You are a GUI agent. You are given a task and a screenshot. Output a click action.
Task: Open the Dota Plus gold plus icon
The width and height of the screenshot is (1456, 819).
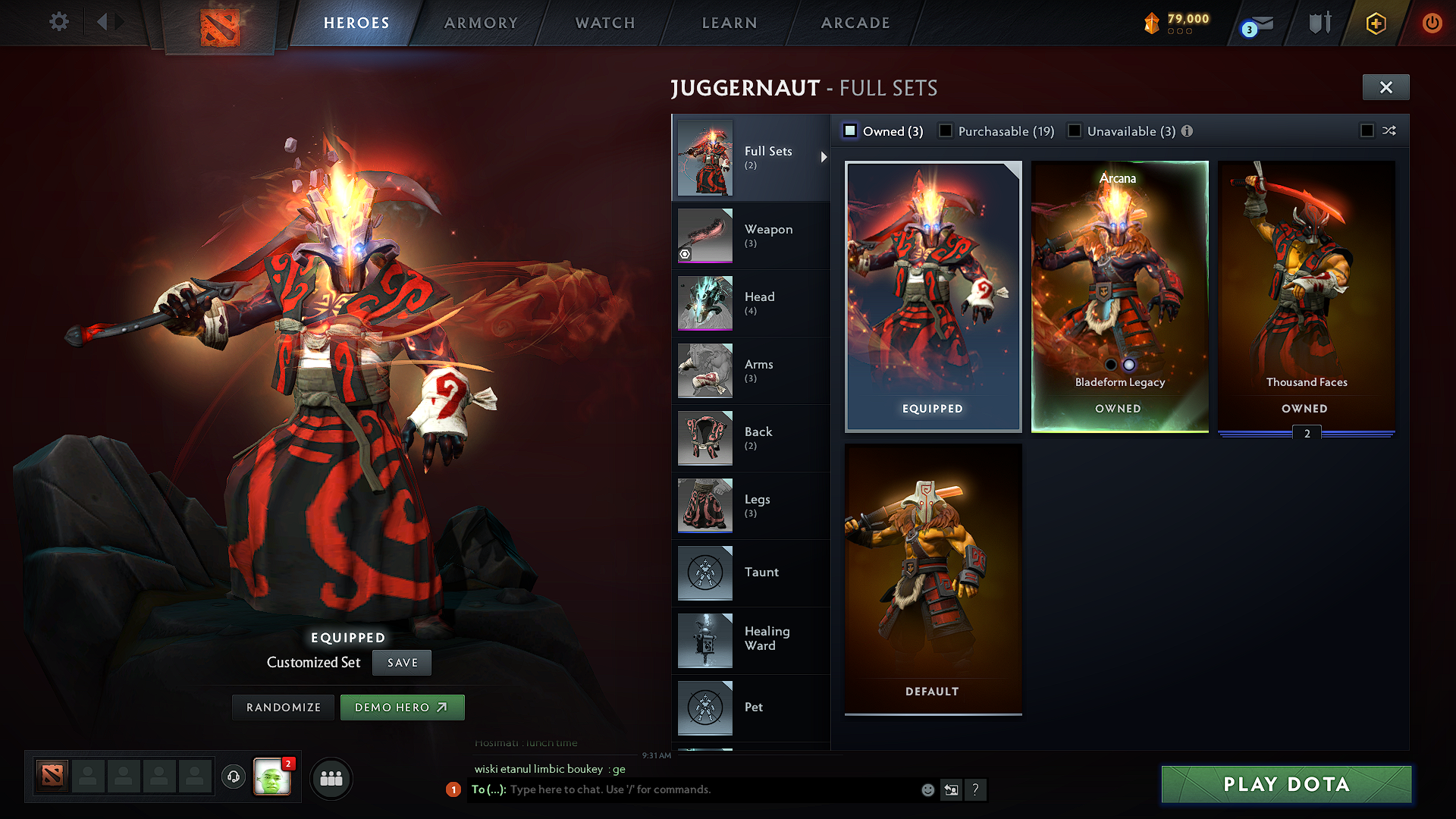pos(1376,23)
